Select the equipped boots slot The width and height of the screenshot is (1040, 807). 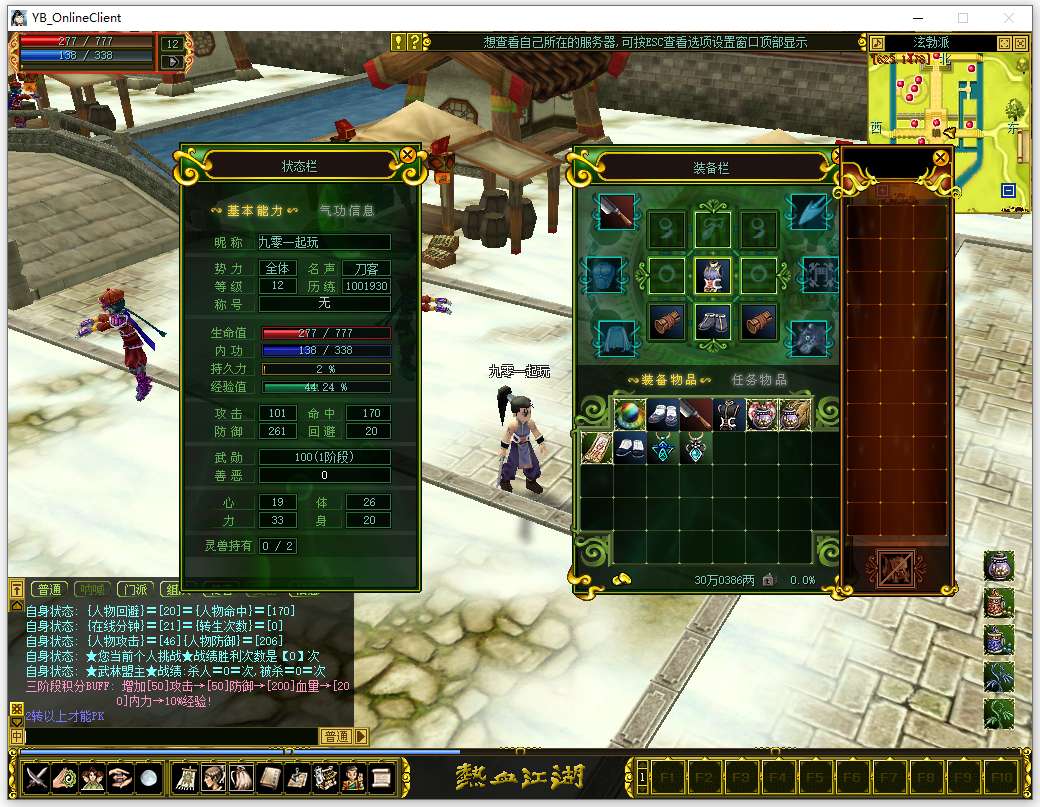pos(713,322)
